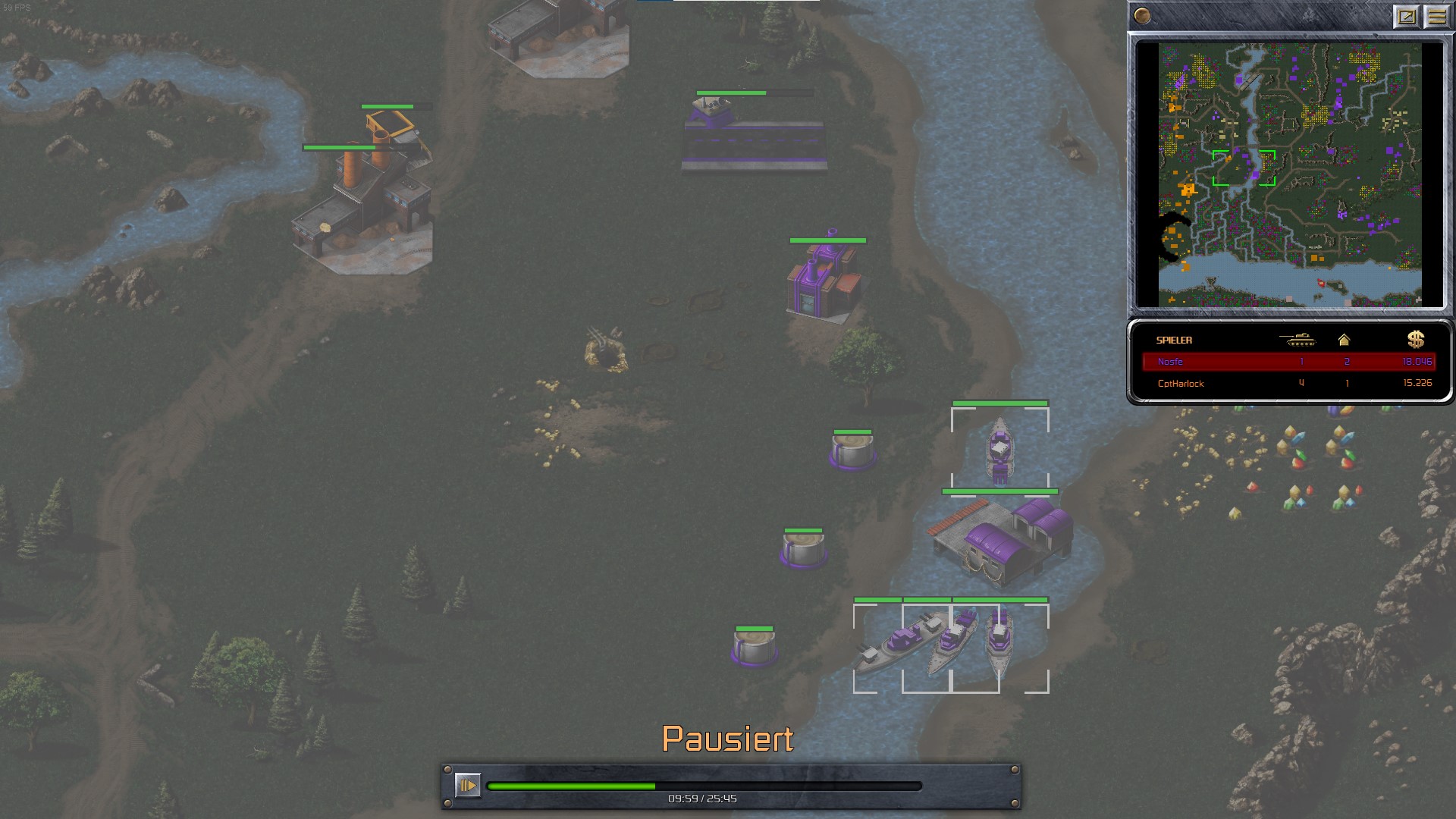Click the round brass button above the minimap
The height and width of the screenshot is (819, 1456).
1142,16
